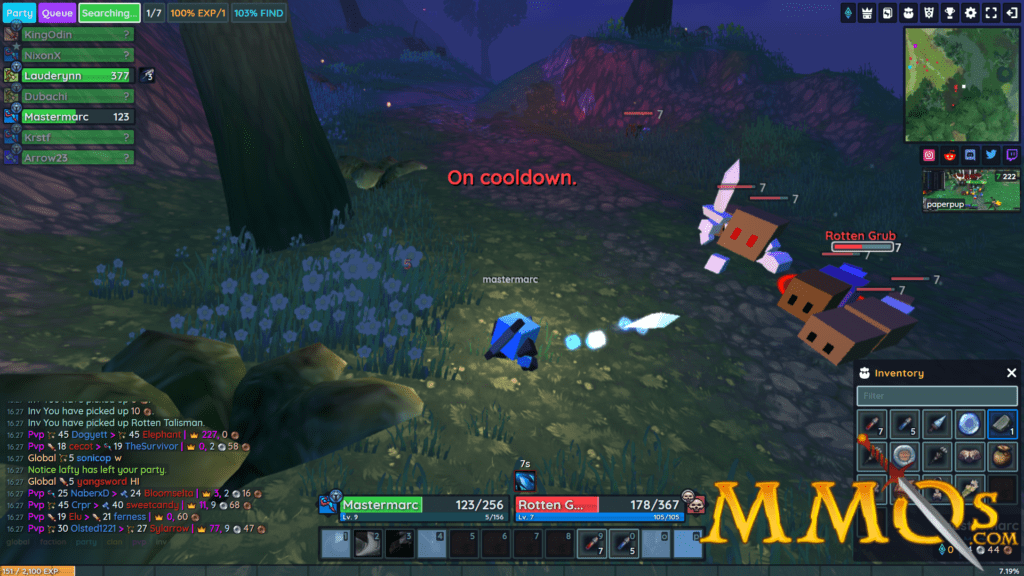Image resolution: width=1024 pixels, height=576 pixels.
Task: Open the settings gear icon
Action: pos(970,13)
